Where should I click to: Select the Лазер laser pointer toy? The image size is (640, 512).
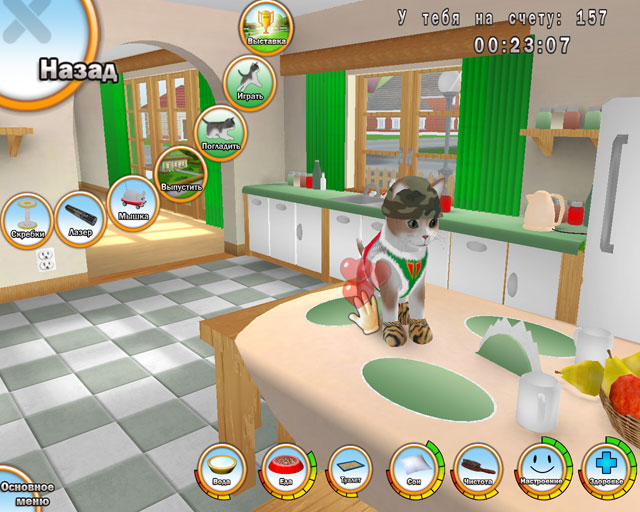(80, 217)
